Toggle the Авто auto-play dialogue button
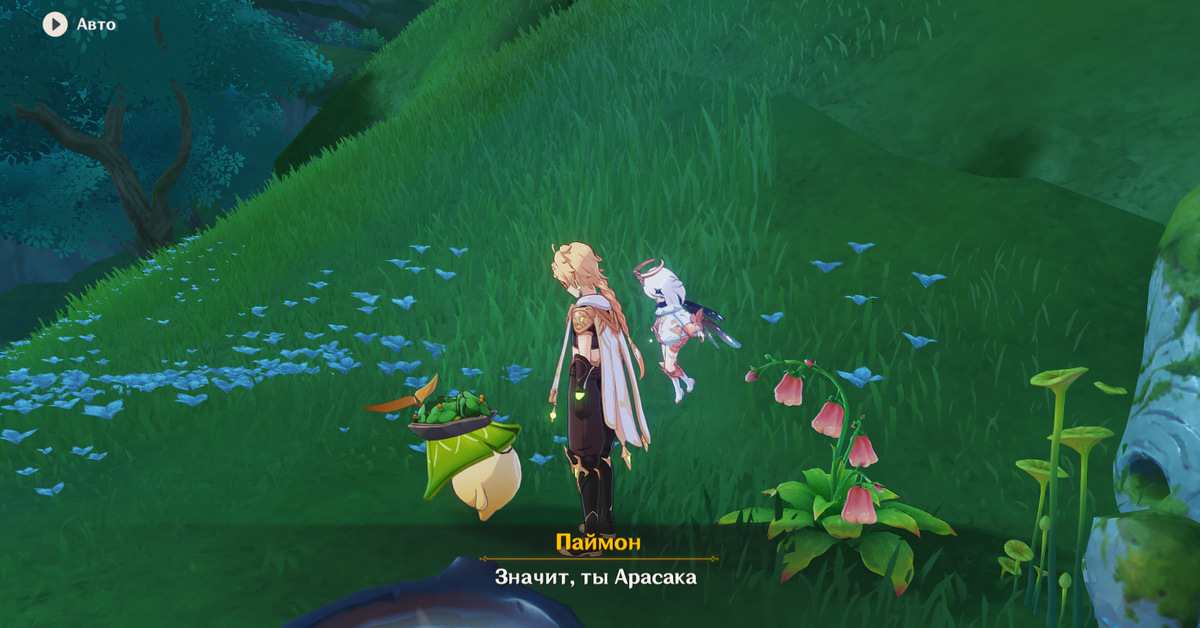The height and width of the screenshot is (628, 1200). click(x=55, y=24)
